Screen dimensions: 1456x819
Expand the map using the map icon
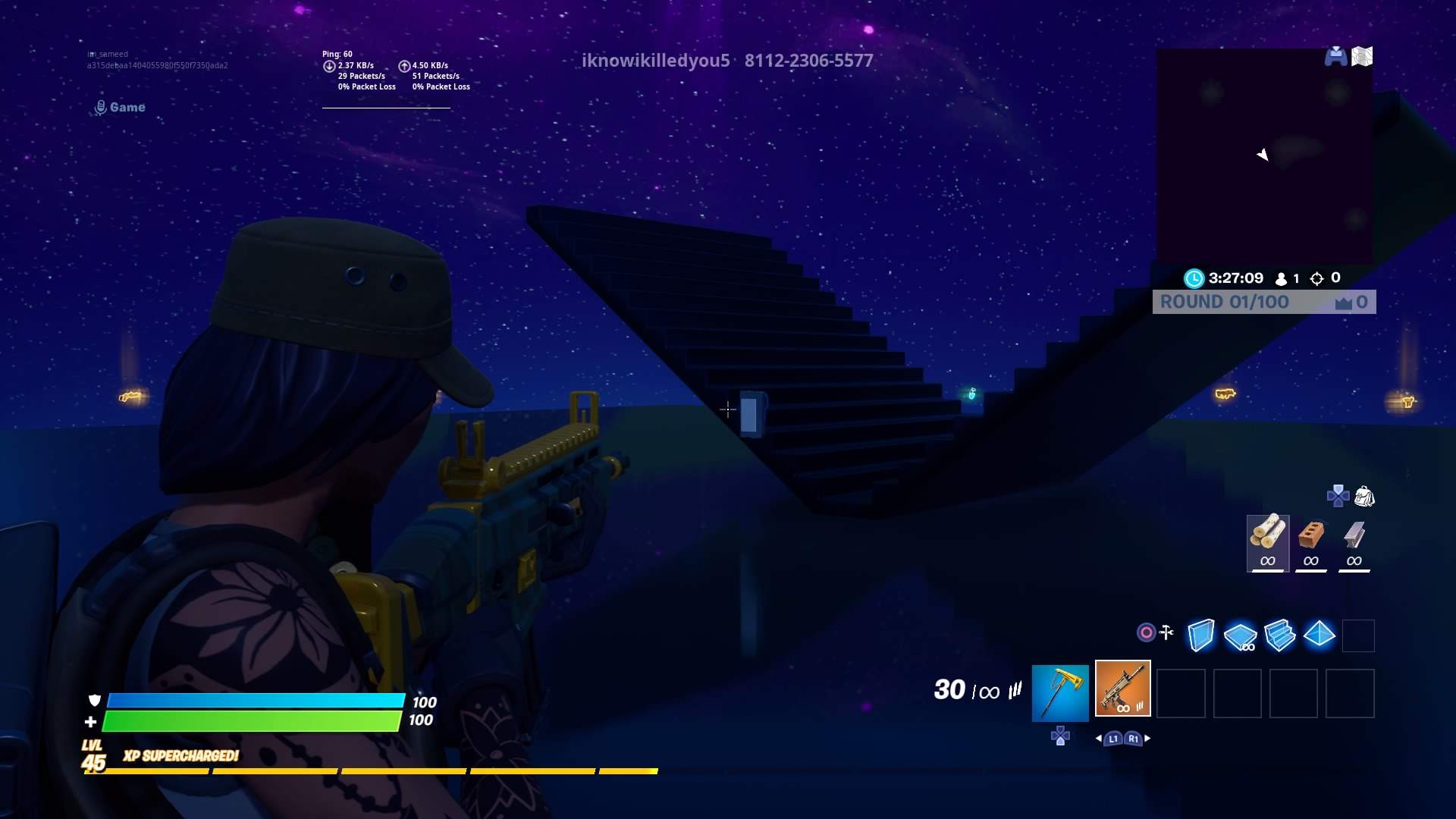[x=1362, y=56]
